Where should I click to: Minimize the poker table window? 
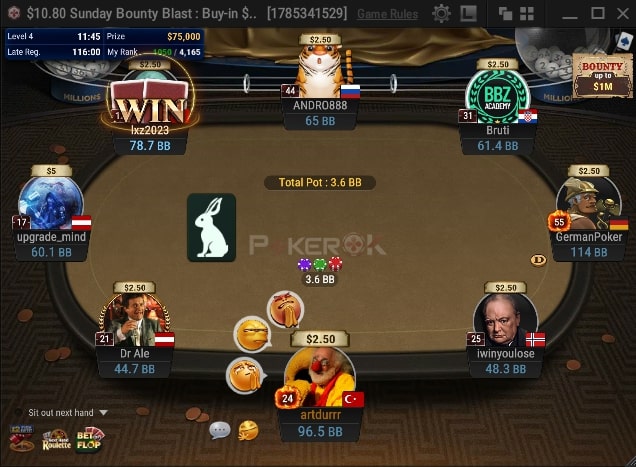(567, 14)
